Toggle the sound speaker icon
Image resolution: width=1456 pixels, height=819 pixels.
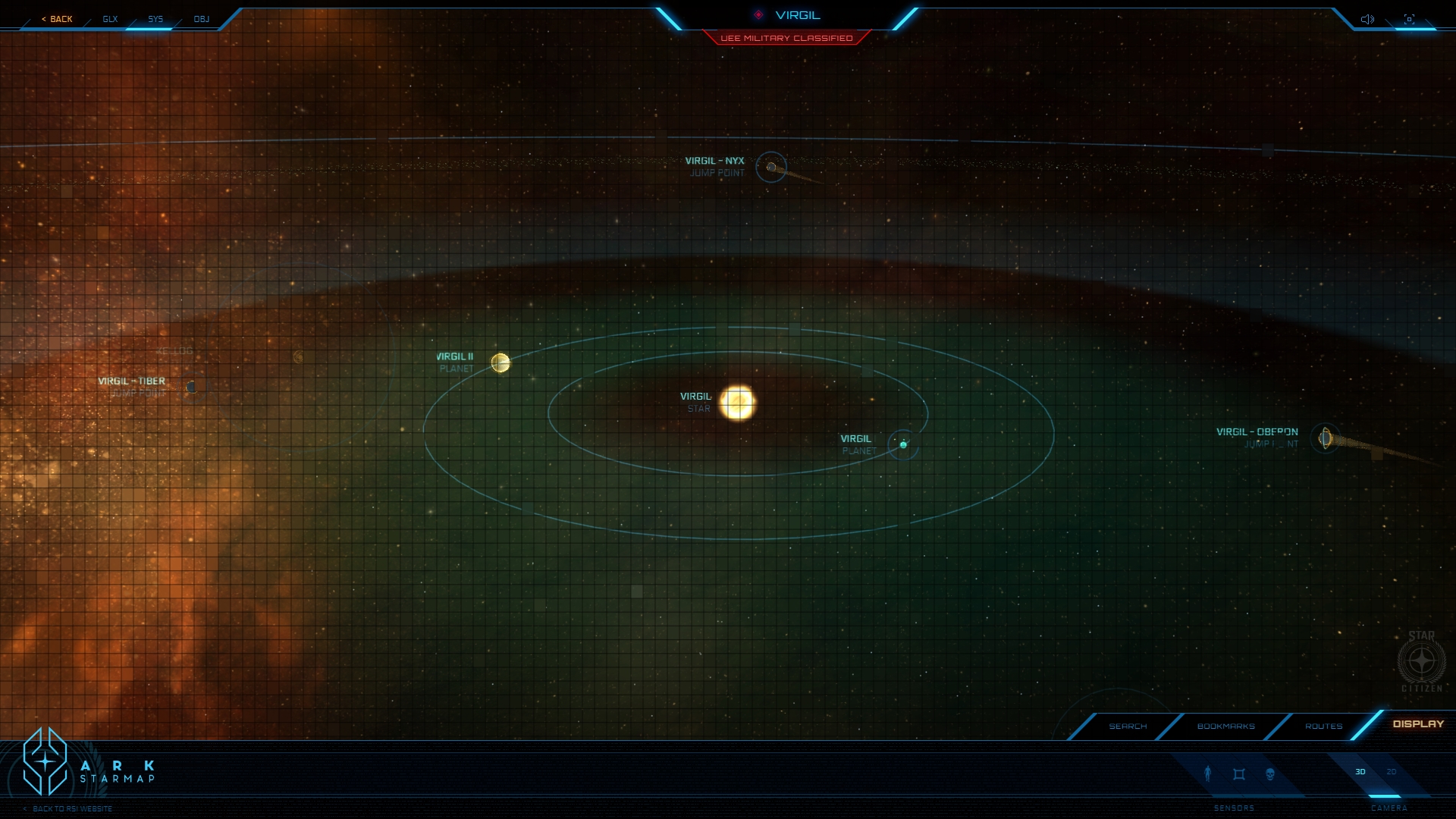1367,19
